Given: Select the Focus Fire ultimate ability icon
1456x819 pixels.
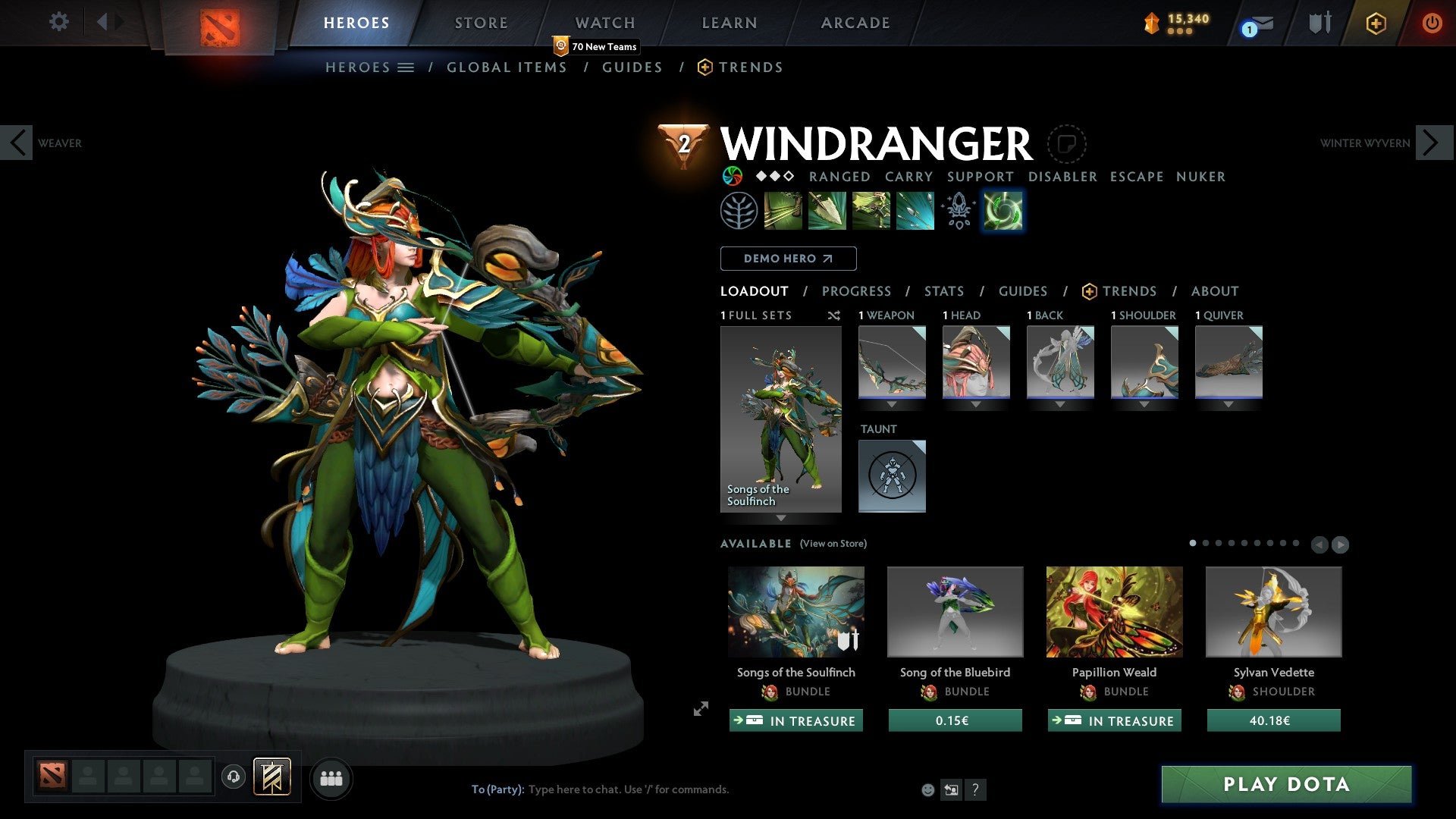Looking at the screenshot, I should (914, 210).
